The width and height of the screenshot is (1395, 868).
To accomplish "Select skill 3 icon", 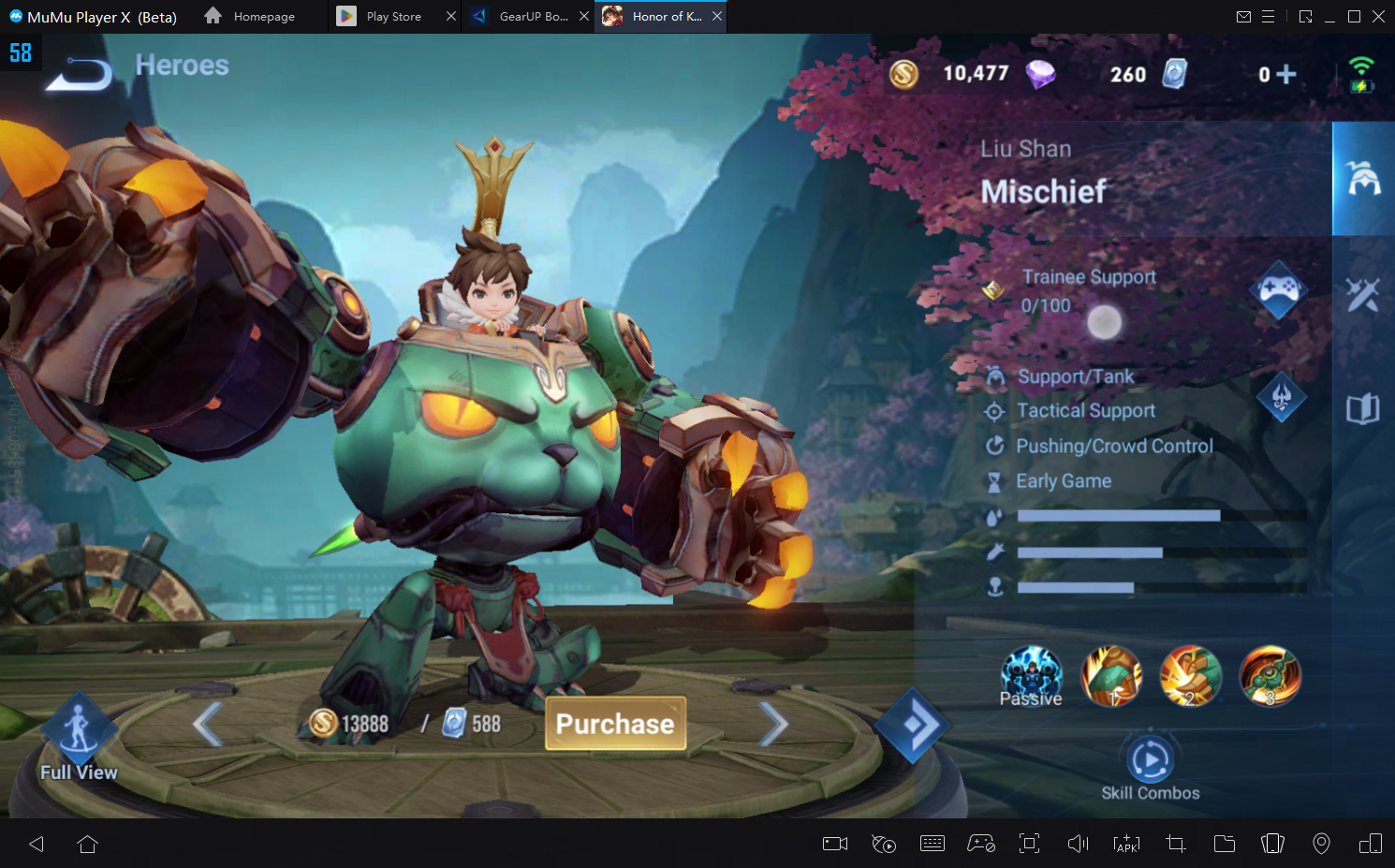I will click(1270, 675).
